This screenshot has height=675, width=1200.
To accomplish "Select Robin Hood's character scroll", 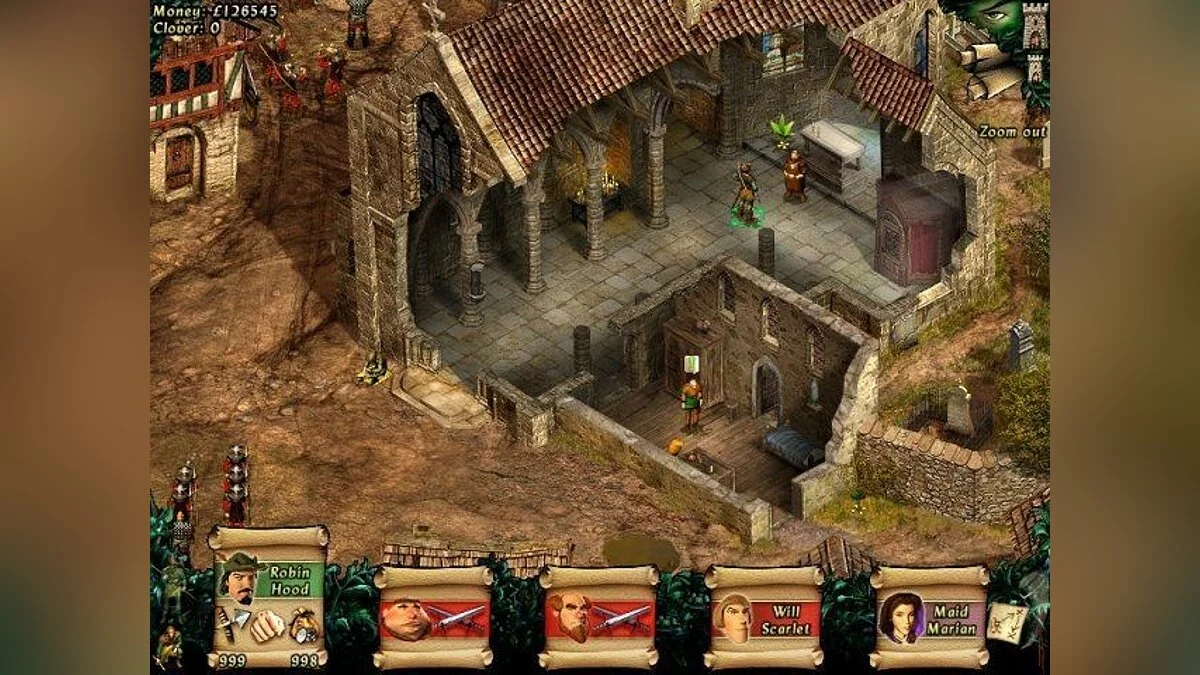I will click(x=268, y=581).
